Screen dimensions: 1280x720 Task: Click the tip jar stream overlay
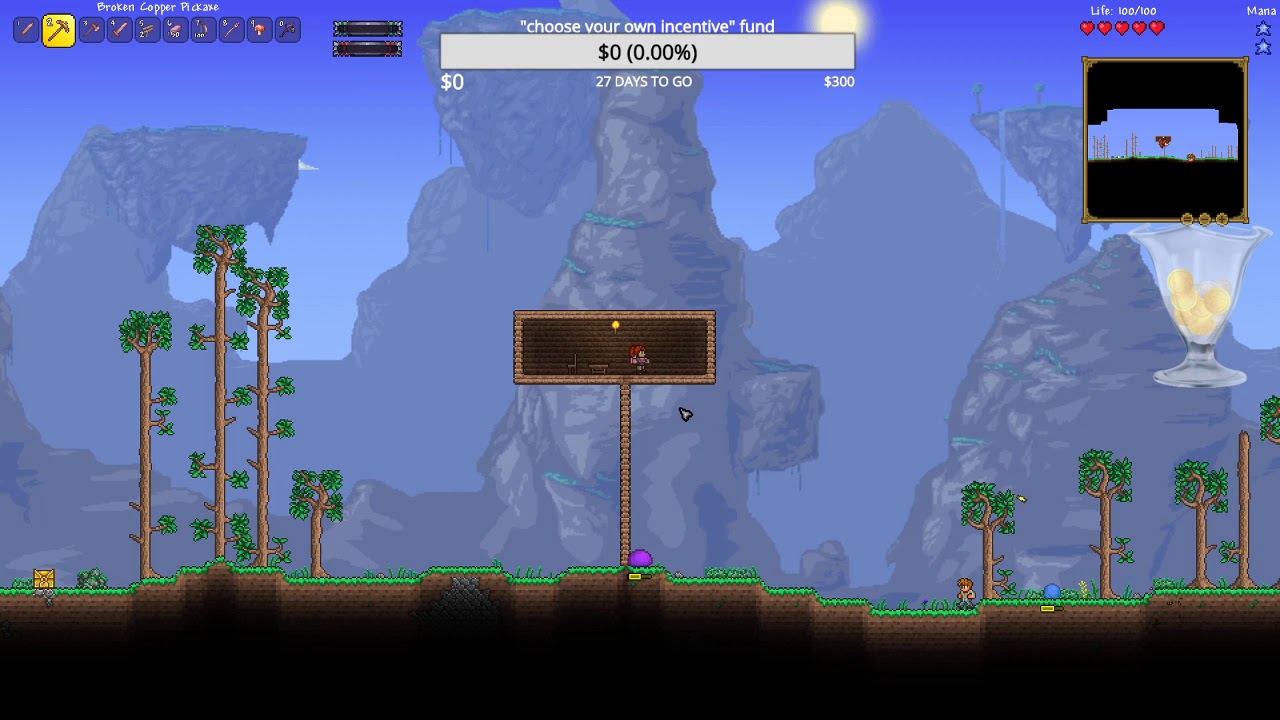click(x=1199, y=307)
